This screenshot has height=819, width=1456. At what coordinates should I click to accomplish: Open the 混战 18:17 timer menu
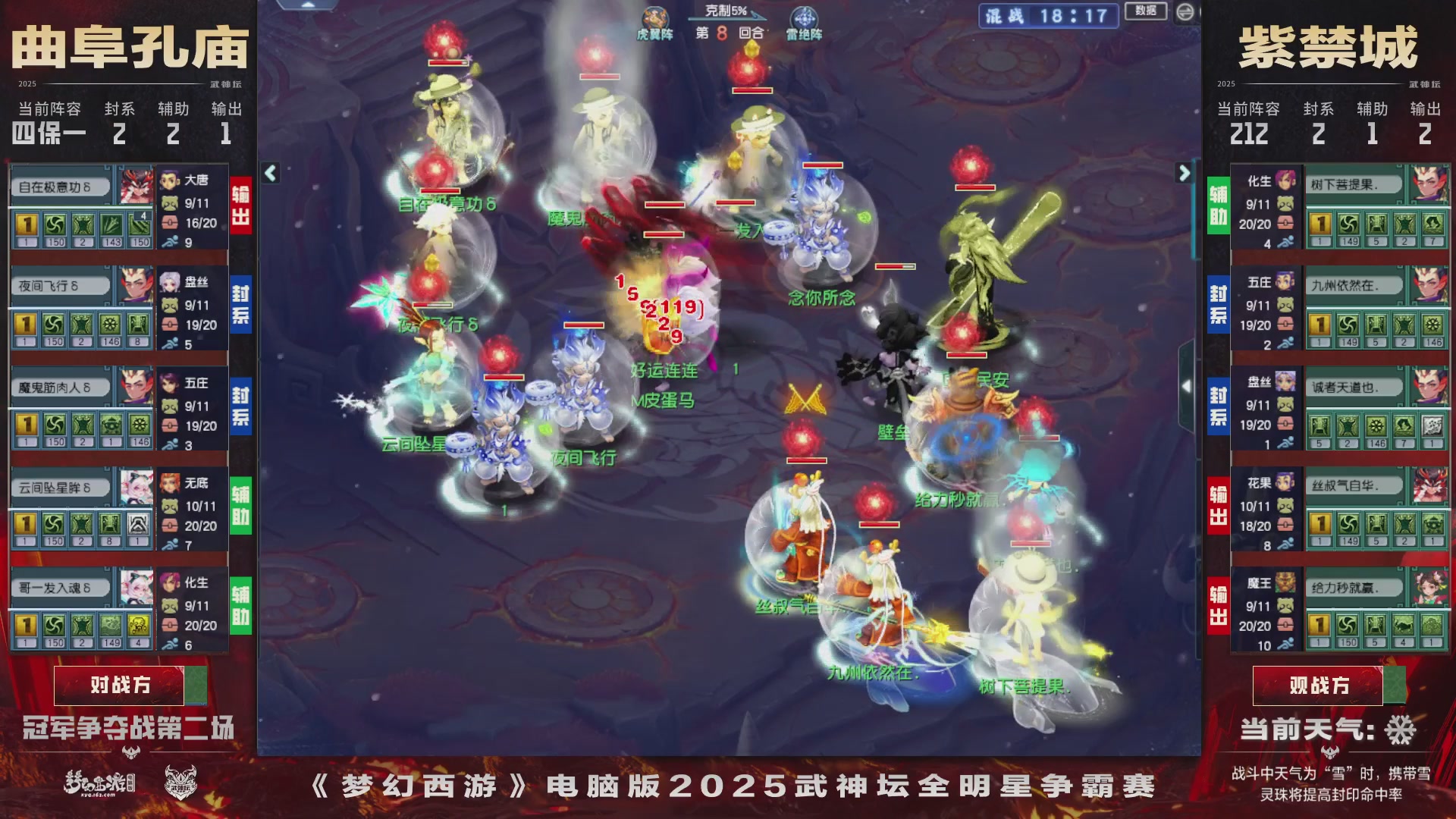(1047, 16)
